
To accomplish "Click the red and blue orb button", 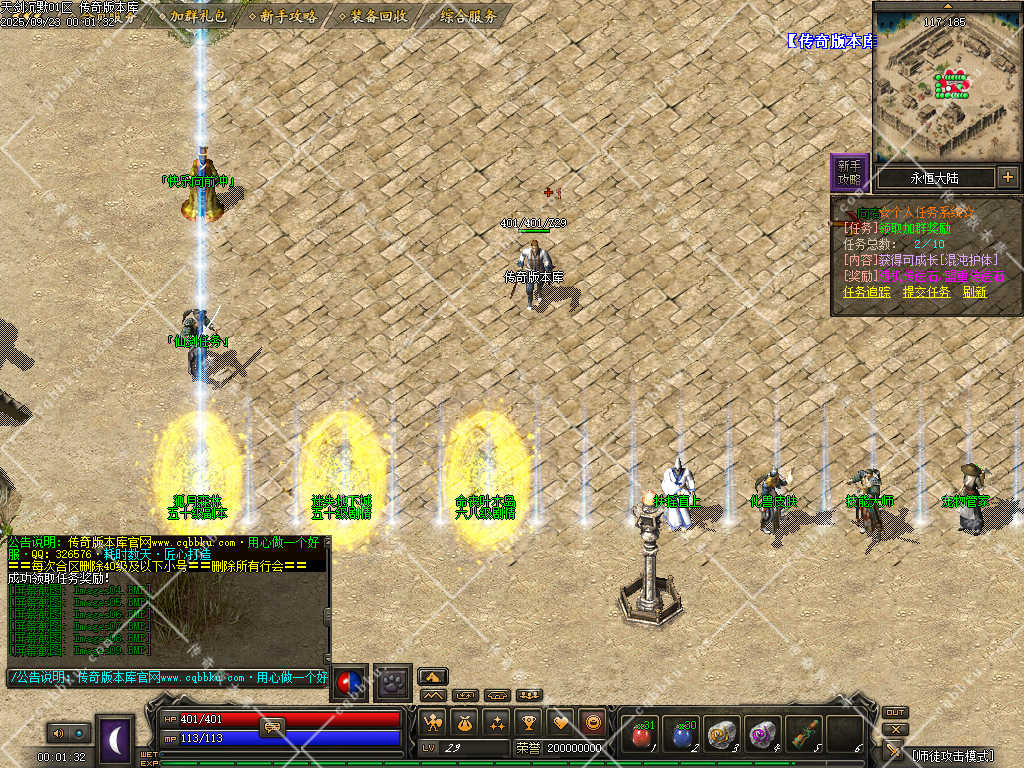I will 350,682.
